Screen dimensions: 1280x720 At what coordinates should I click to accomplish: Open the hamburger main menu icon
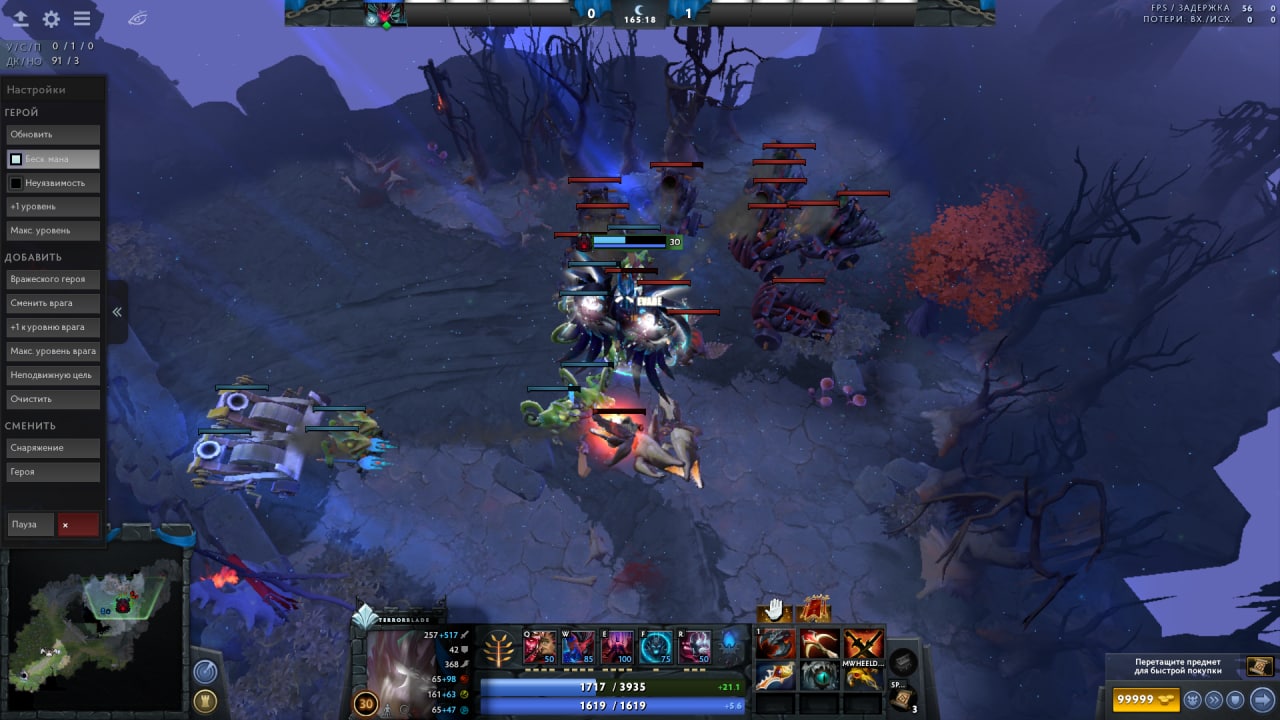tap(82, 19)
